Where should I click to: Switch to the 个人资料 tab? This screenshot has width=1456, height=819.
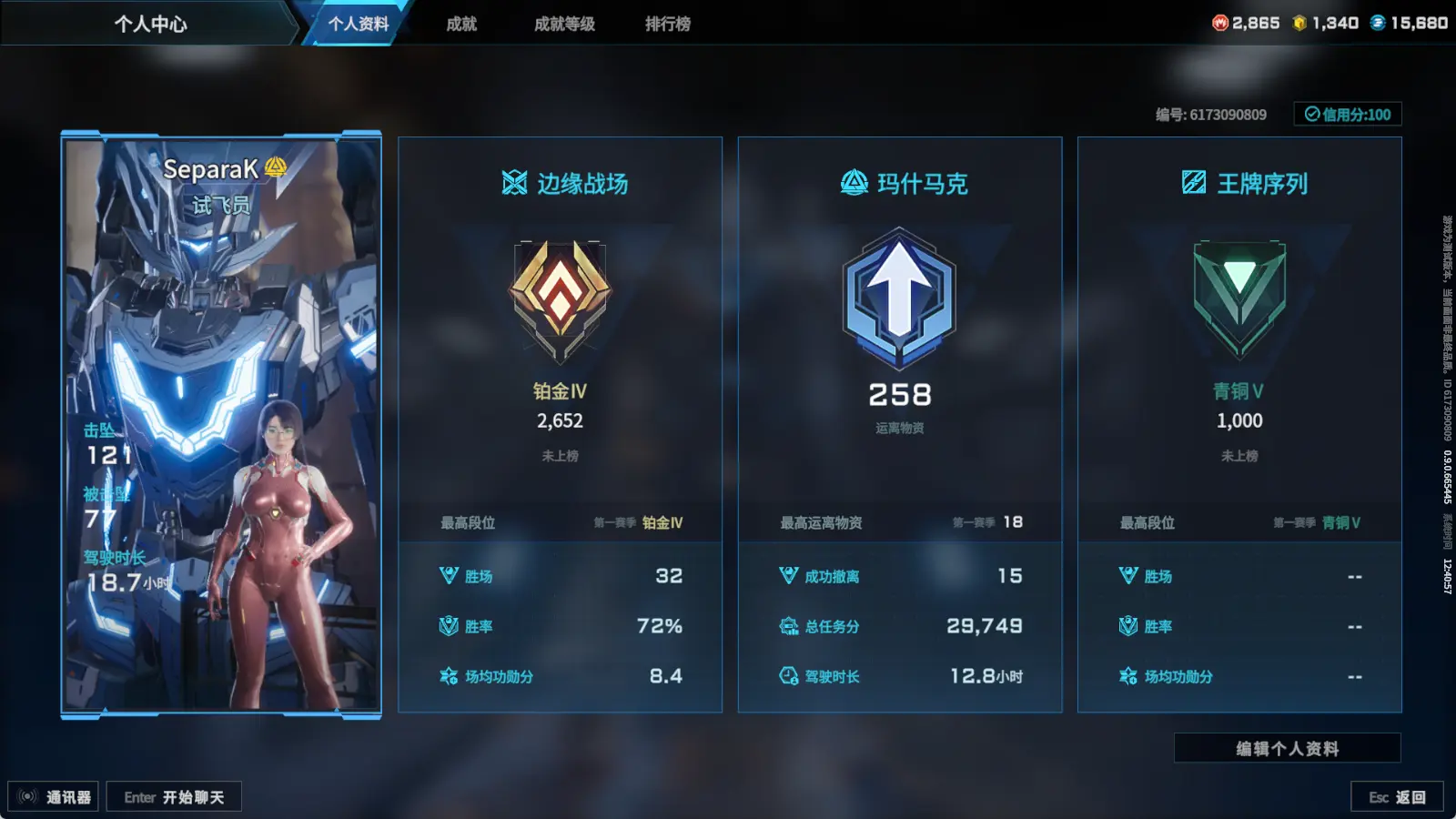358,24
